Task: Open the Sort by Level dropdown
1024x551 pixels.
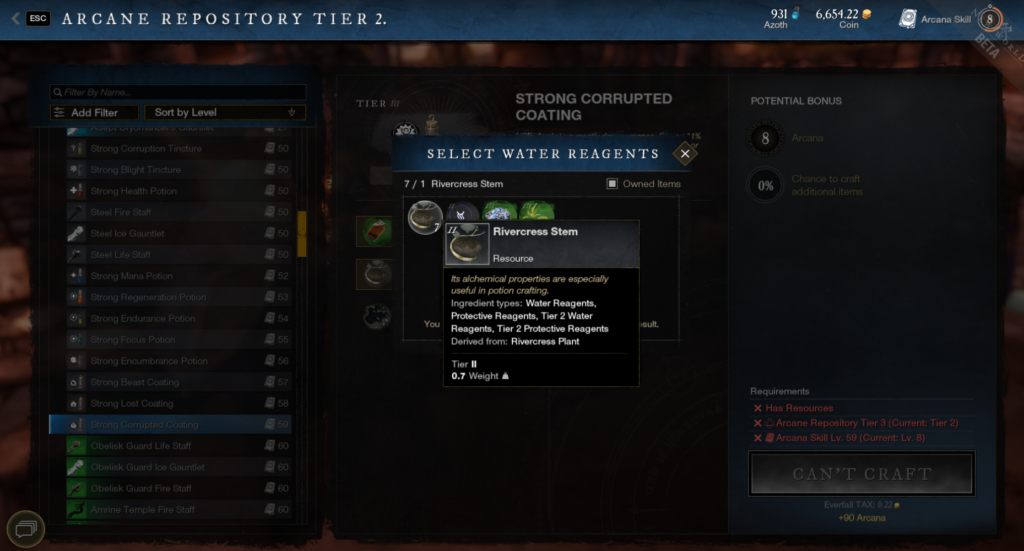Action: coord(224,113)
